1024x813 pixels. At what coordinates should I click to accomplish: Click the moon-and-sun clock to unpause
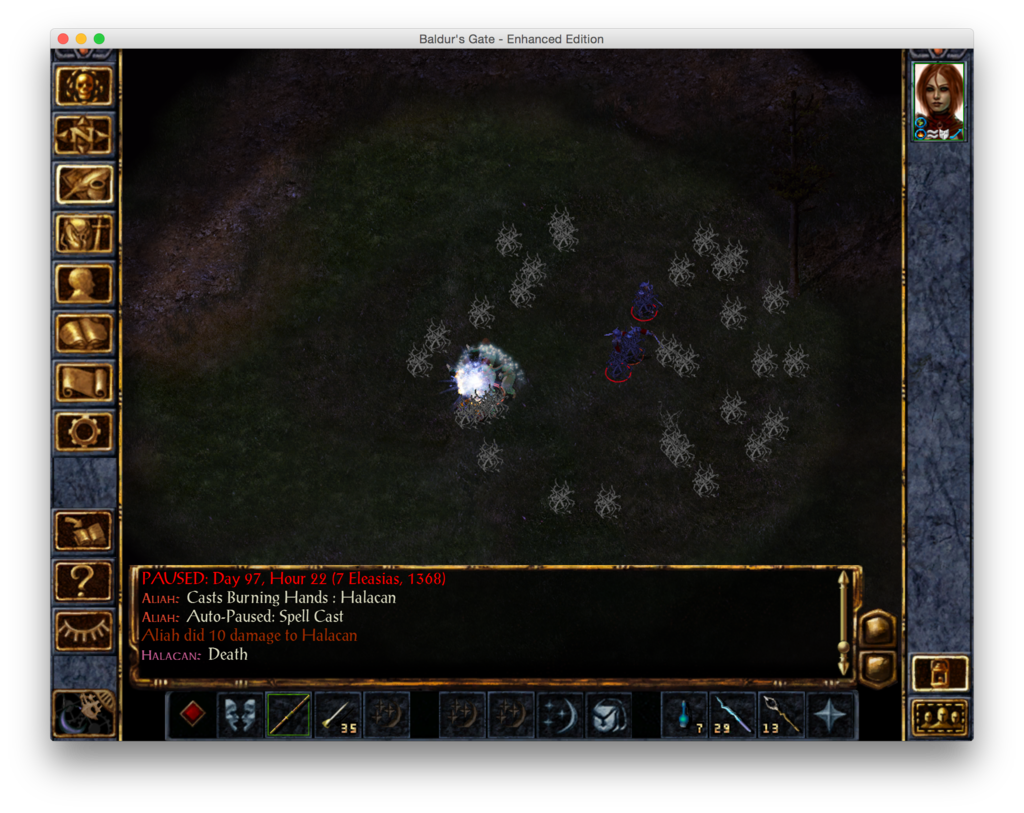click(x=84, y=711)
